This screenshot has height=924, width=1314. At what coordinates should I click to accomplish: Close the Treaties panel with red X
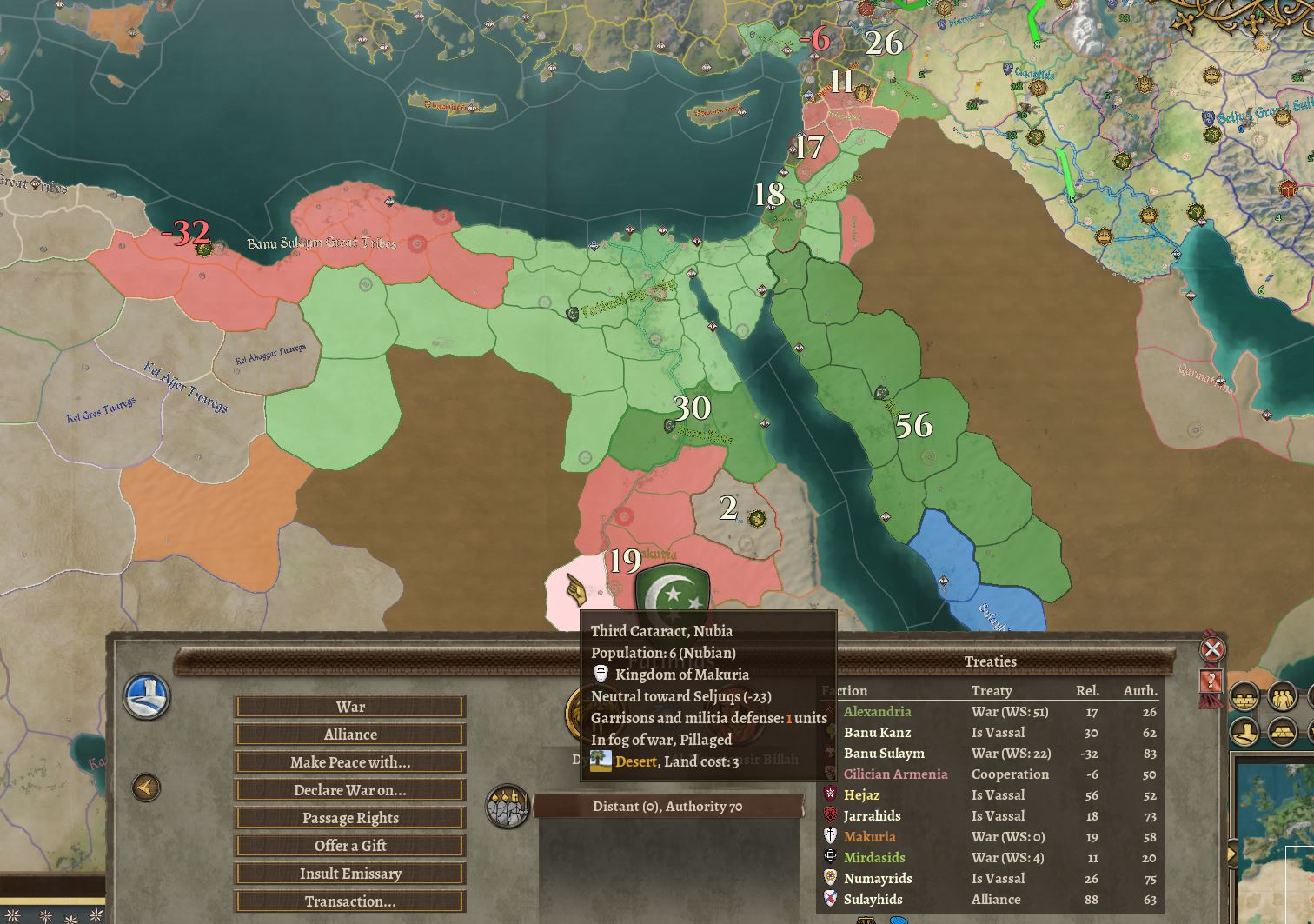pyautogui.click(x=1213, y=647)
